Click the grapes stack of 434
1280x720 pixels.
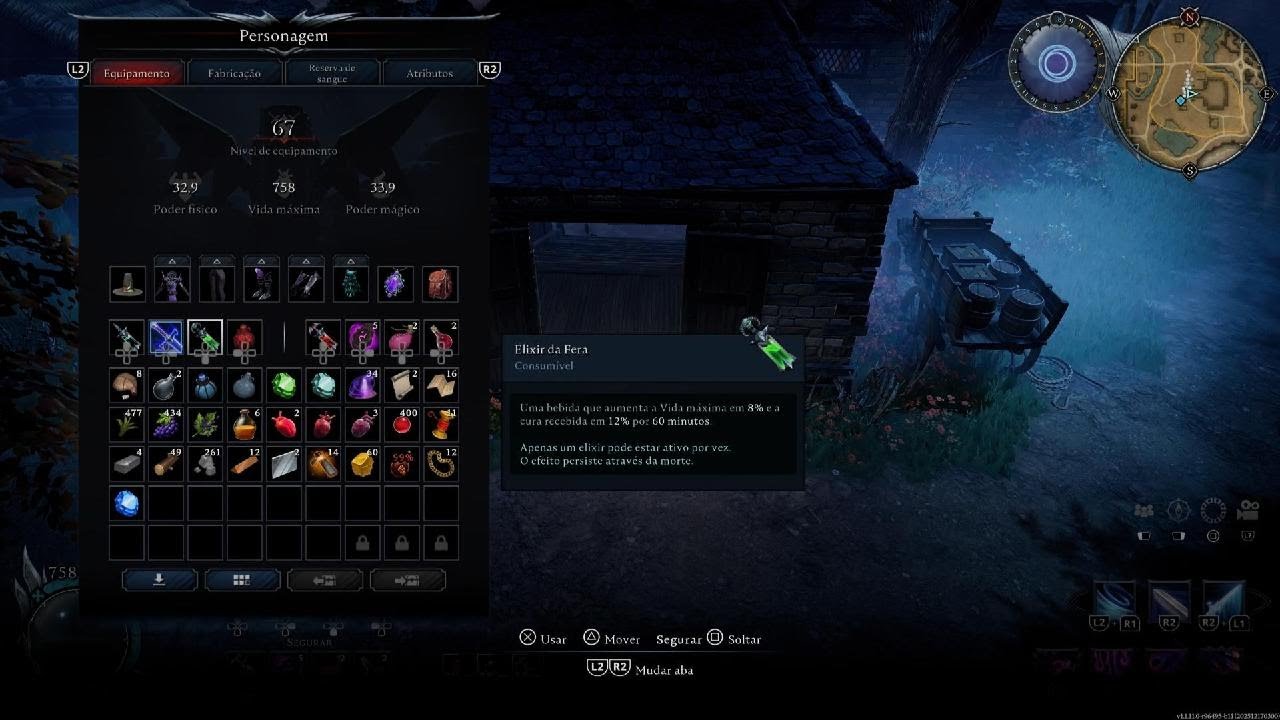click(166, 424)
